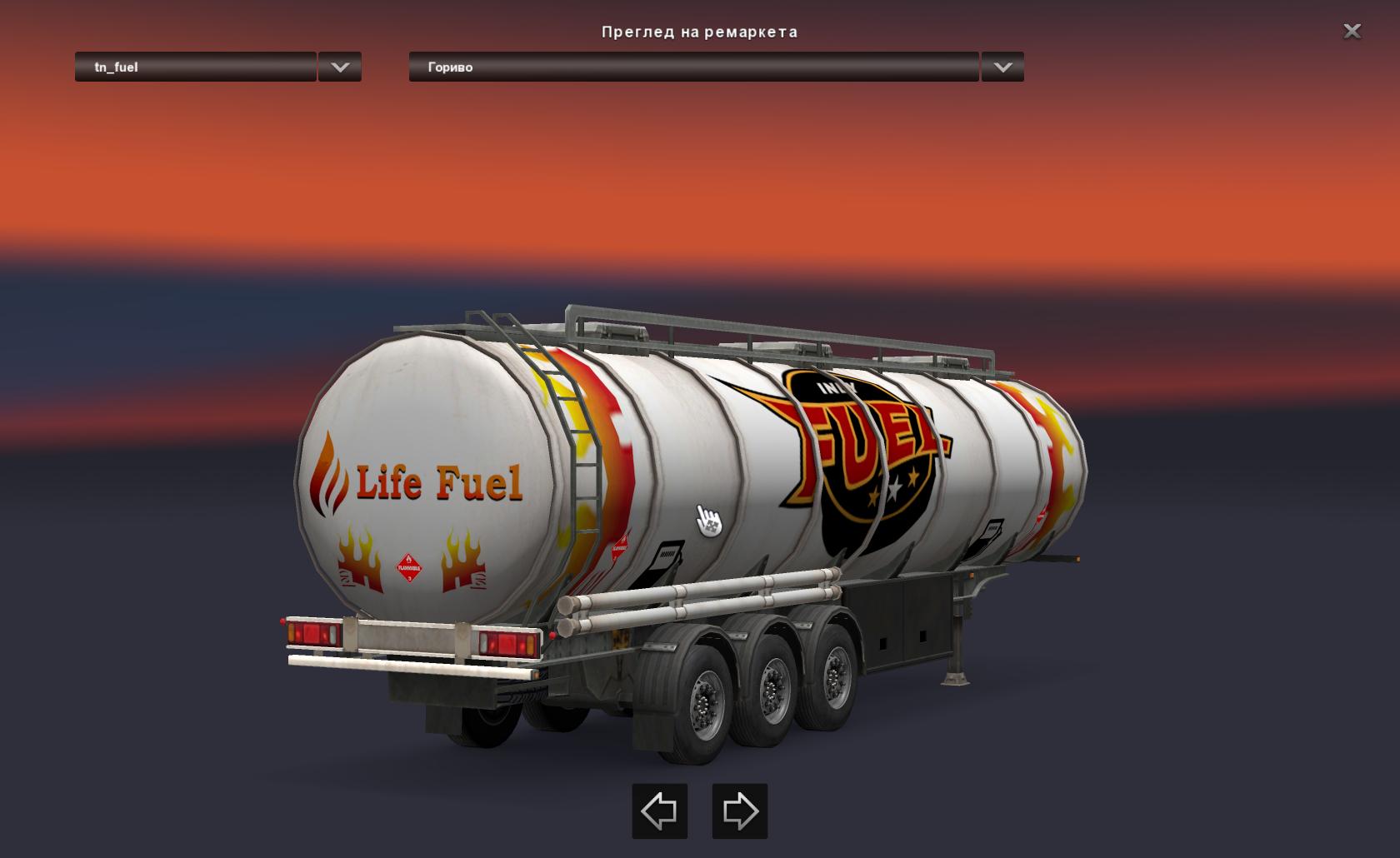
Task: Show the previous trailer with left arrow
Action: point(659,811)
